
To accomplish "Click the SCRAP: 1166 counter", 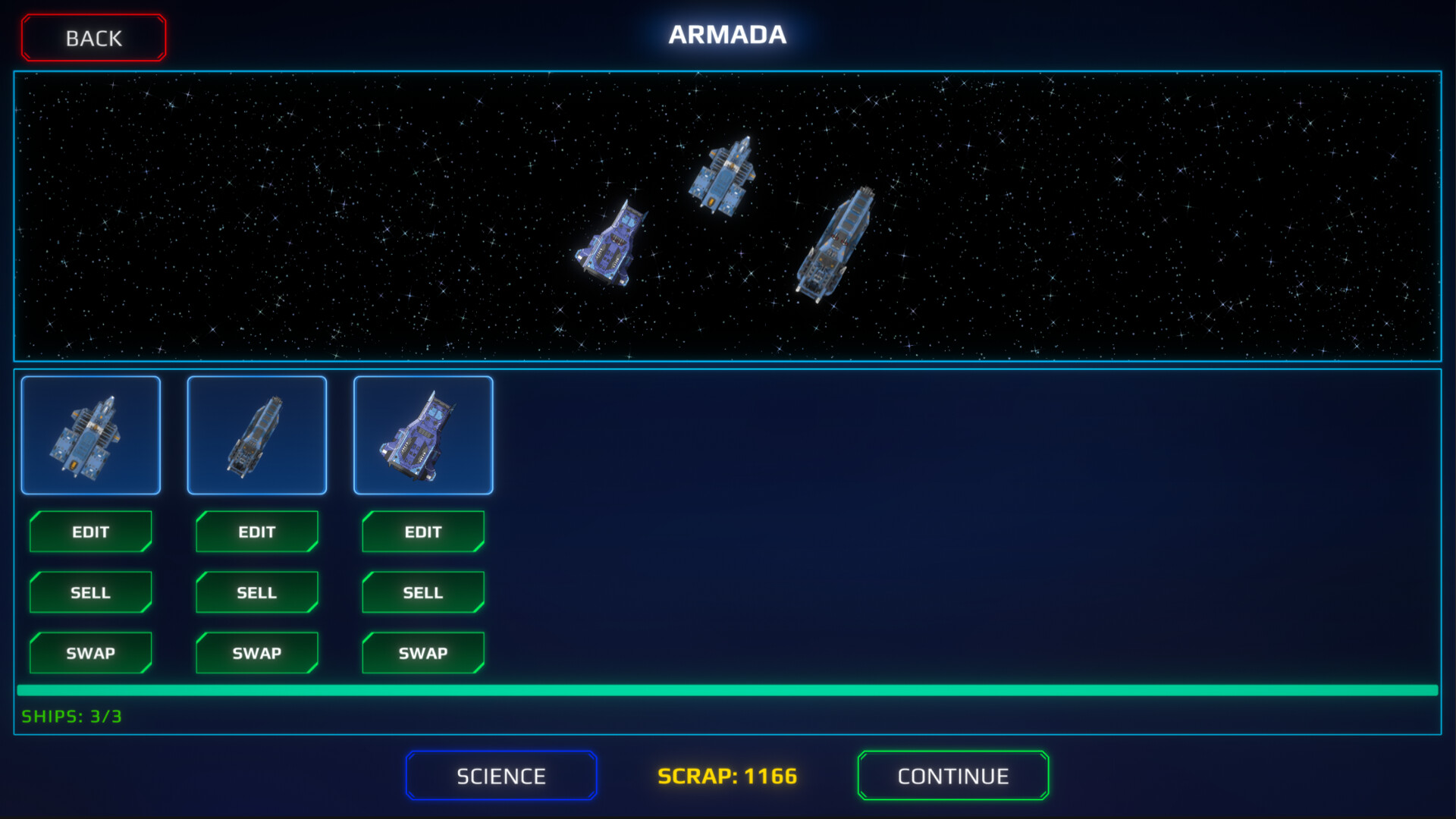I will tap(727, 775).
